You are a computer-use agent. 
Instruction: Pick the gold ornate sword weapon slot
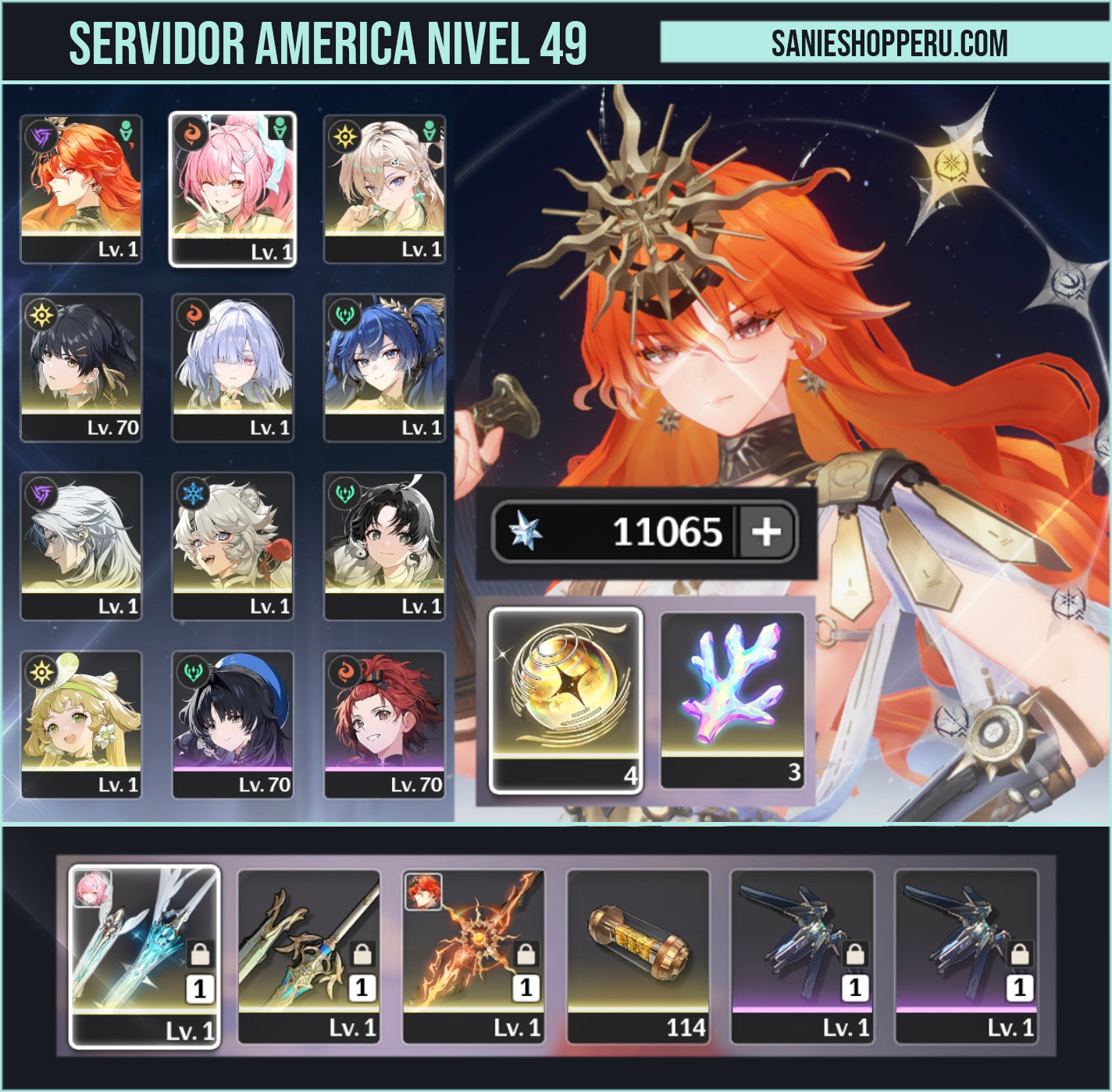(x=309, y=955)
